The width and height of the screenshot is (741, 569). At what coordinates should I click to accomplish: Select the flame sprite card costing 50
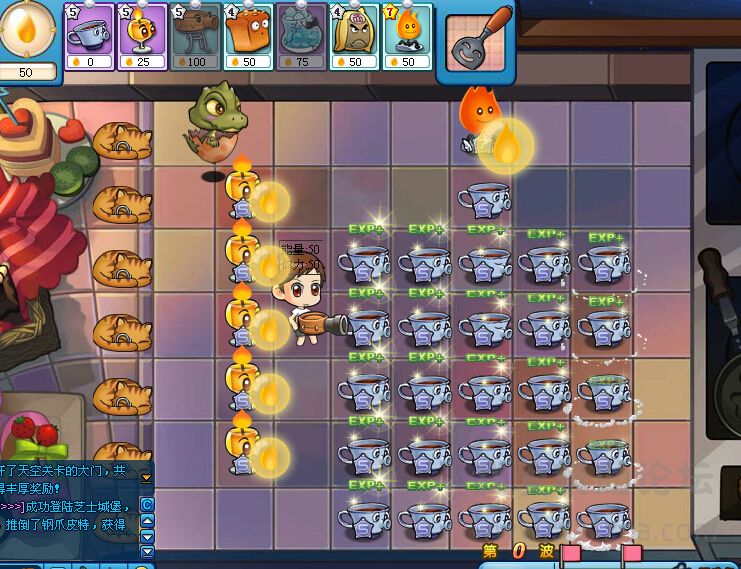click(407, 36)
